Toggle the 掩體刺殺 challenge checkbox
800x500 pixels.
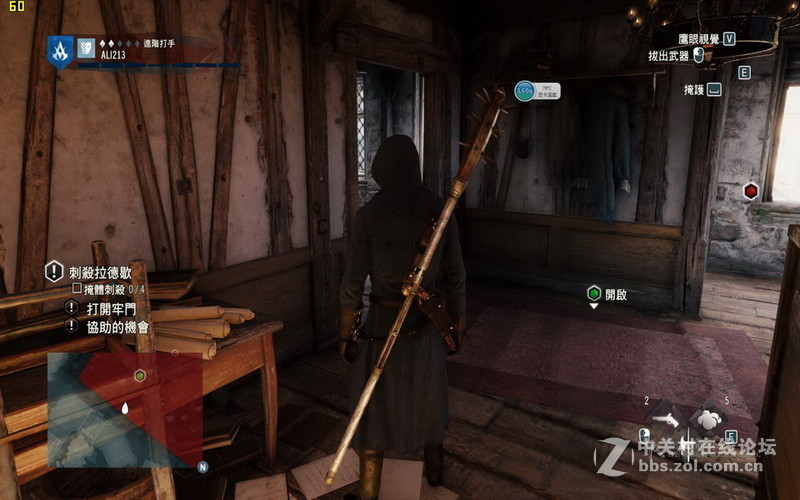click(75, 289)
